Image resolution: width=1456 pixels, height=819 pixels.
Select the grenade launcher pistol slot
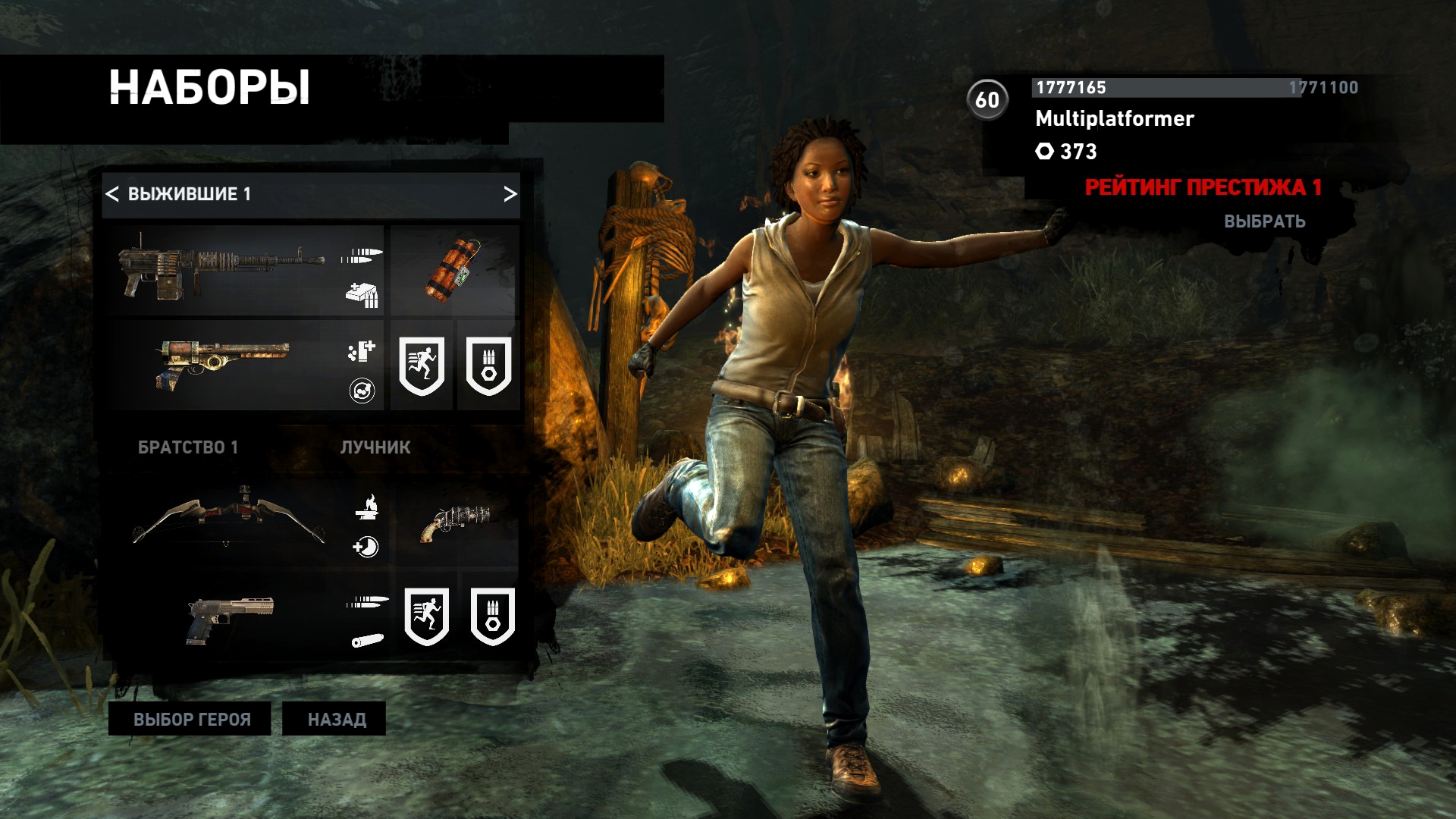click(x=454, y=522)
